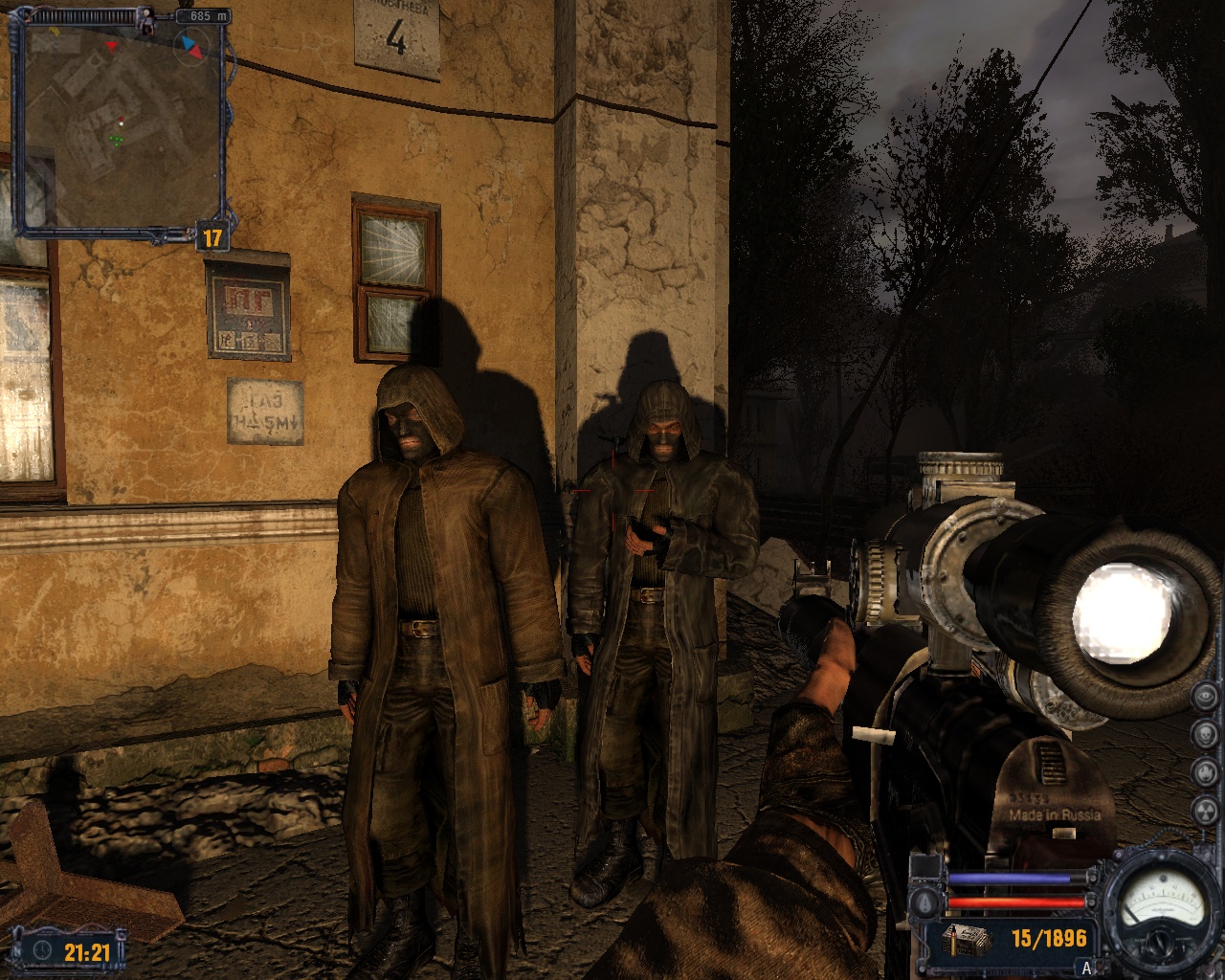The image size is (1225, 980).
Task: Click the compass on the minimap
Action: [192, 45]
